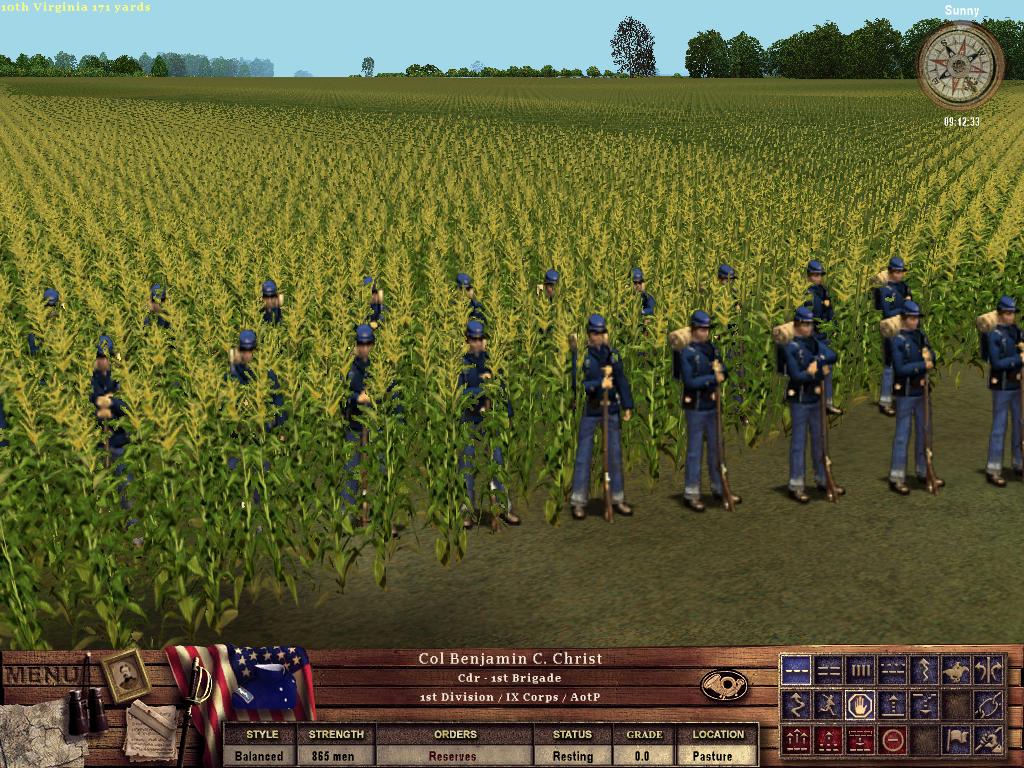Click the downward arrow fall back command
Image resolution: width=1024 pixels, height=768 pixels.
click(924, 705)
